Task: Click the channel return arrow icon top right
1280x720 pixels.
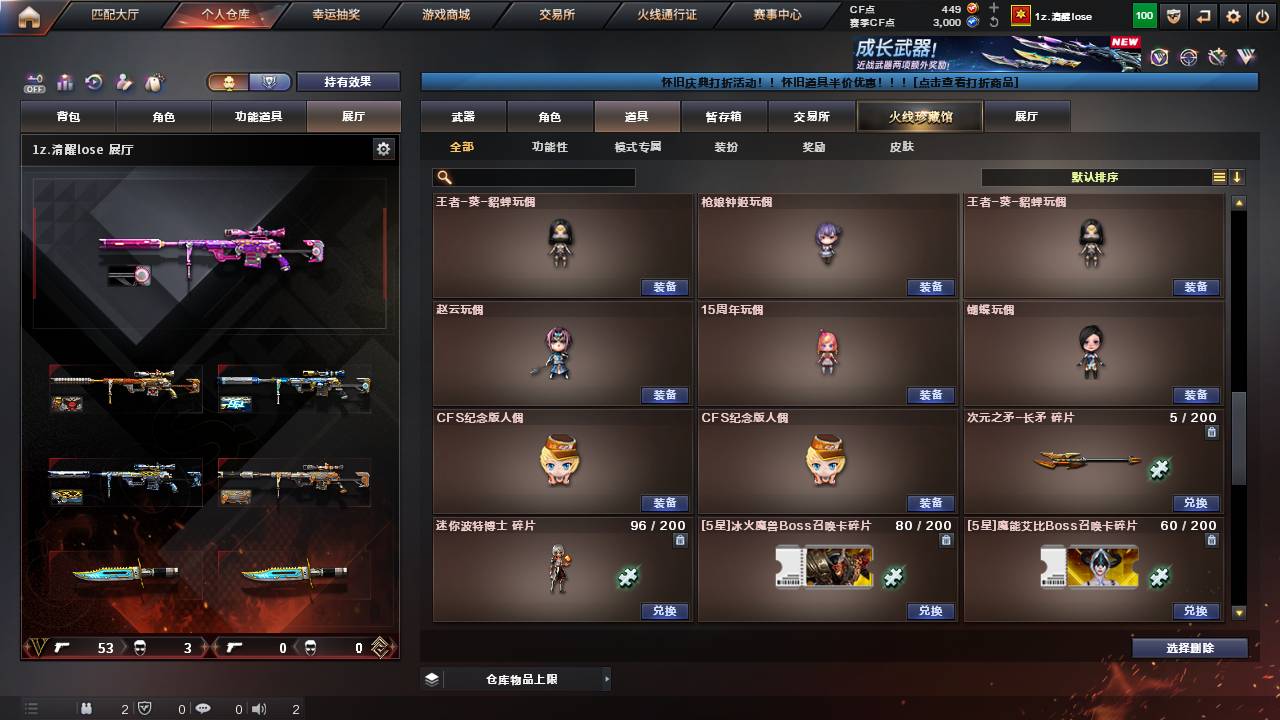Action: [x=1202, y=15]
